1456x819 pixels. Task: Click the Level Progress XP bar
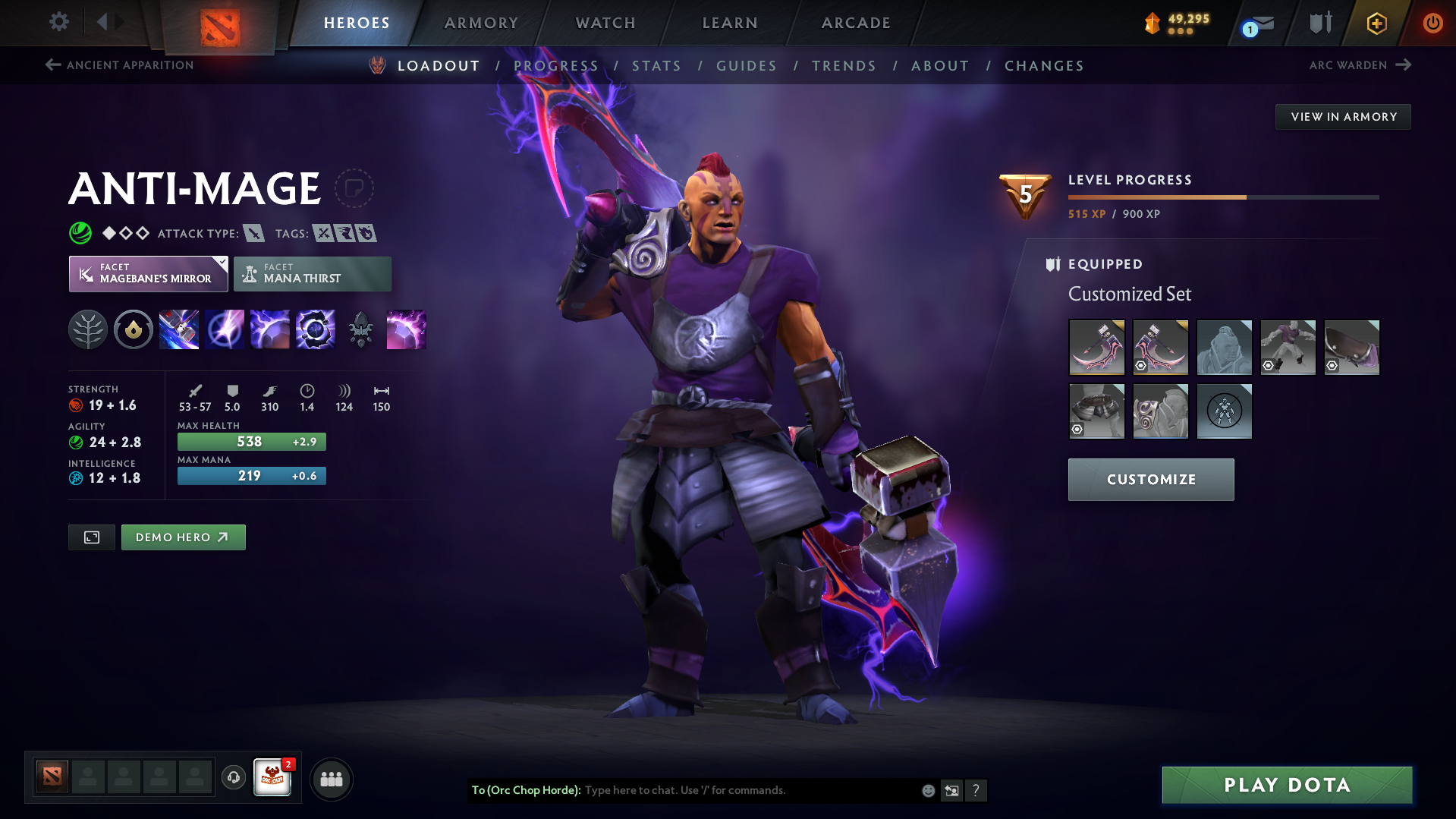pos(1222,196)
